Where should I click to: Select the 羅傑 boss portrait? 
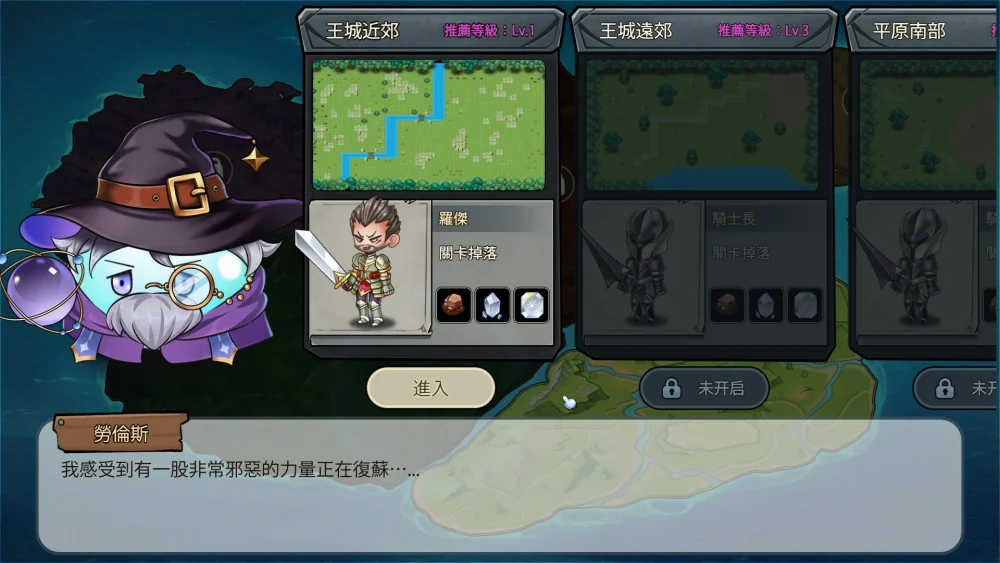370,268
